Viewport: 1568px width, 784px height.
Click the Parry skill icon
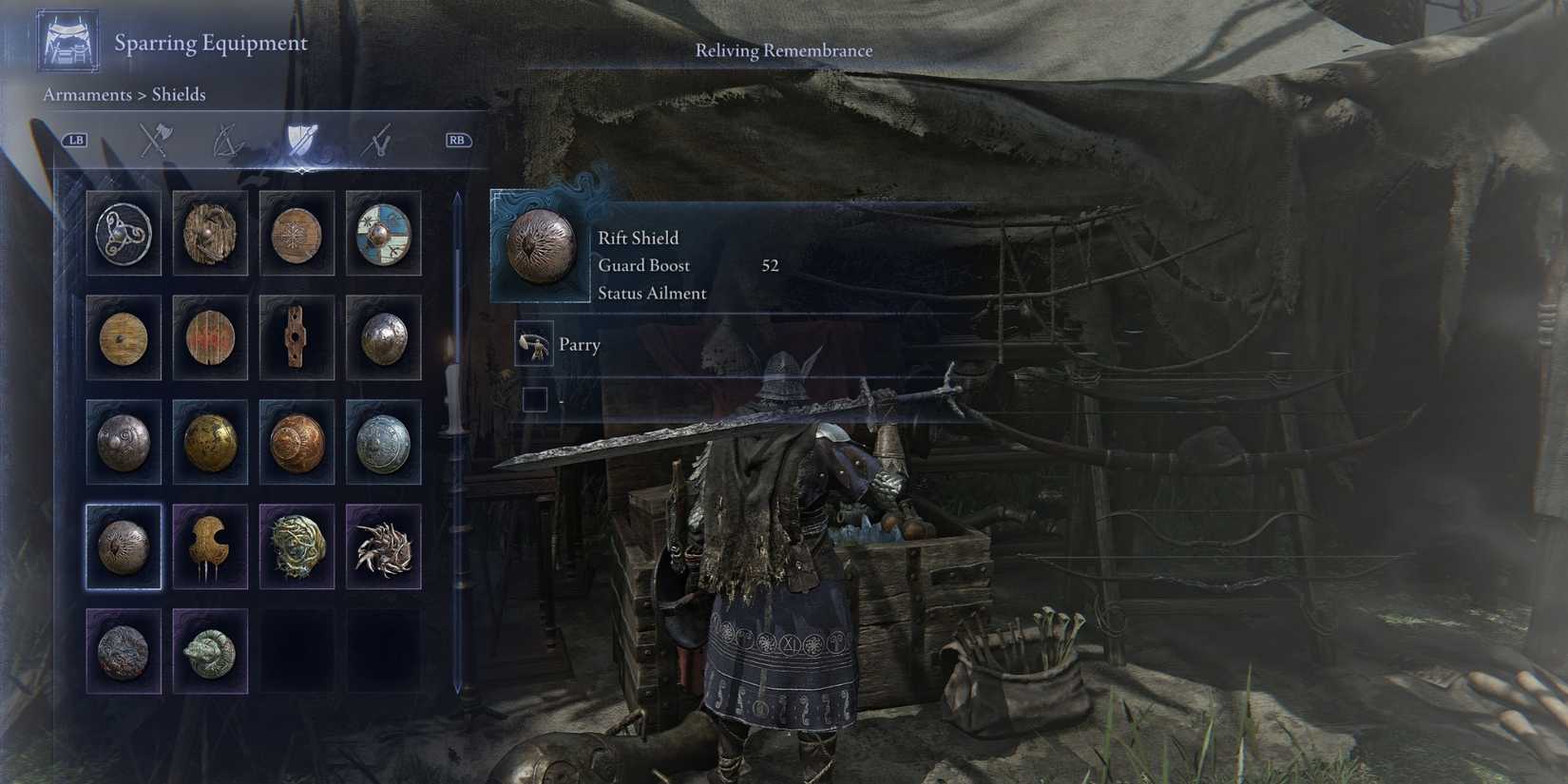(535, 345)
